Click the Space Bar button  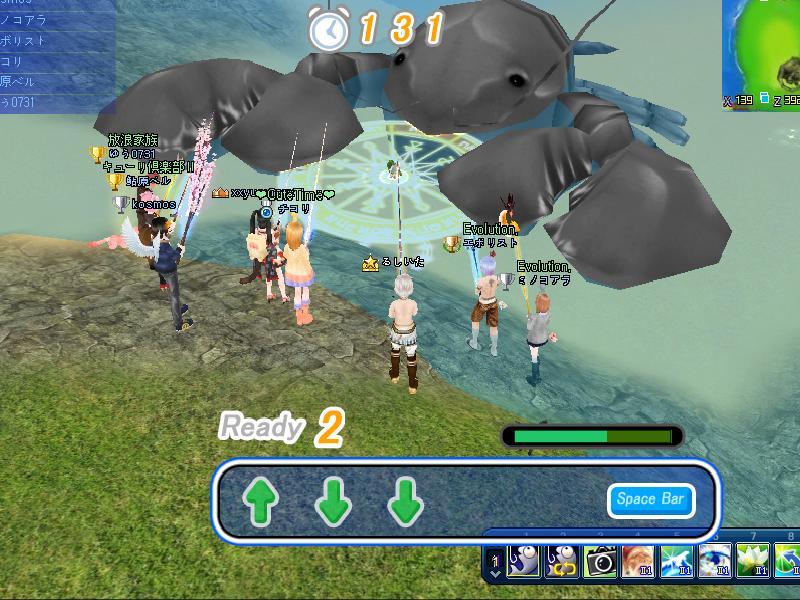[650, 500]
